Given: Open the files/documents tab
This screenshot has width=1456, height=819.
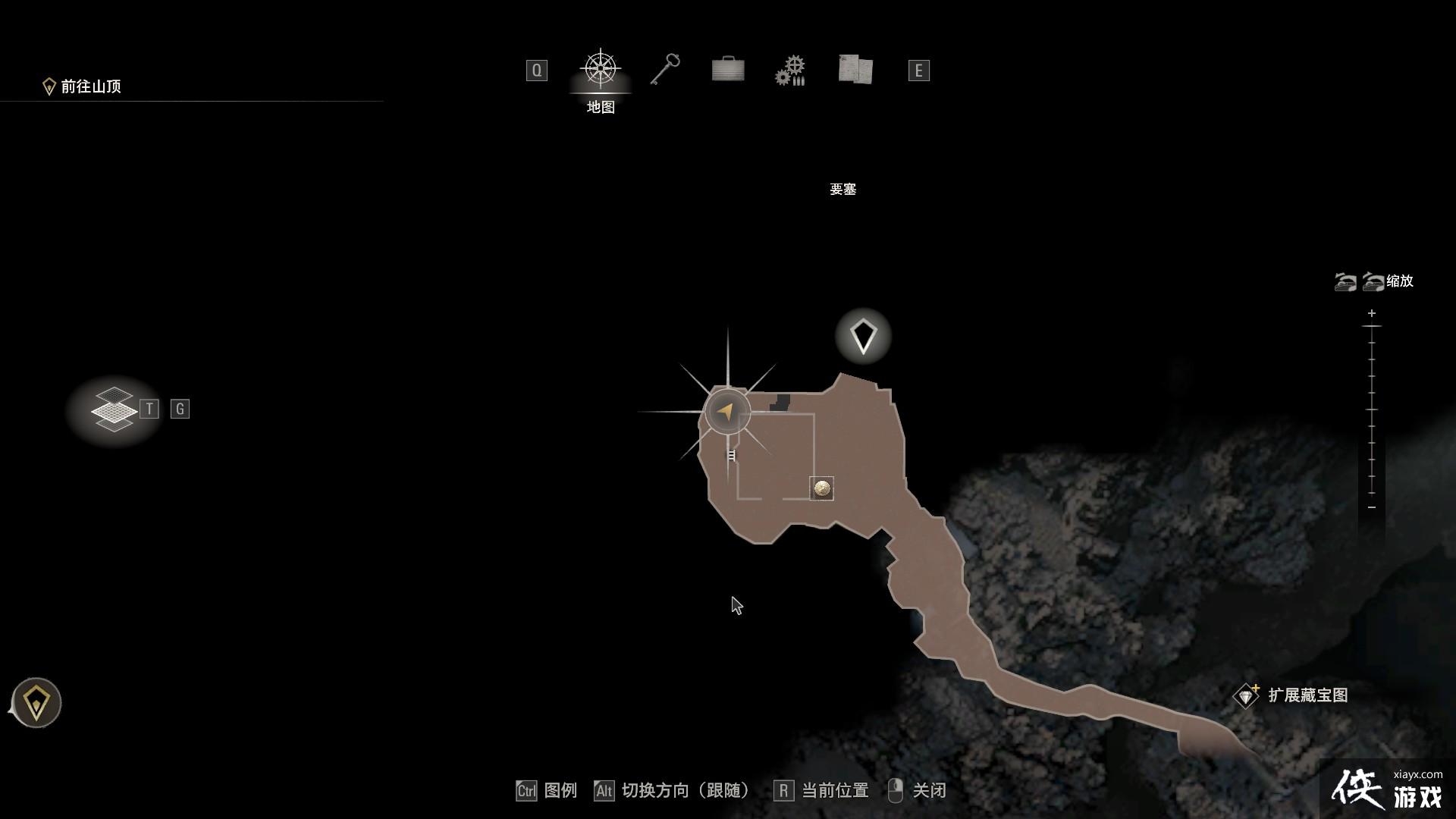Looking at the screenshot, I should pyautogui.click(x=854, y=69).
